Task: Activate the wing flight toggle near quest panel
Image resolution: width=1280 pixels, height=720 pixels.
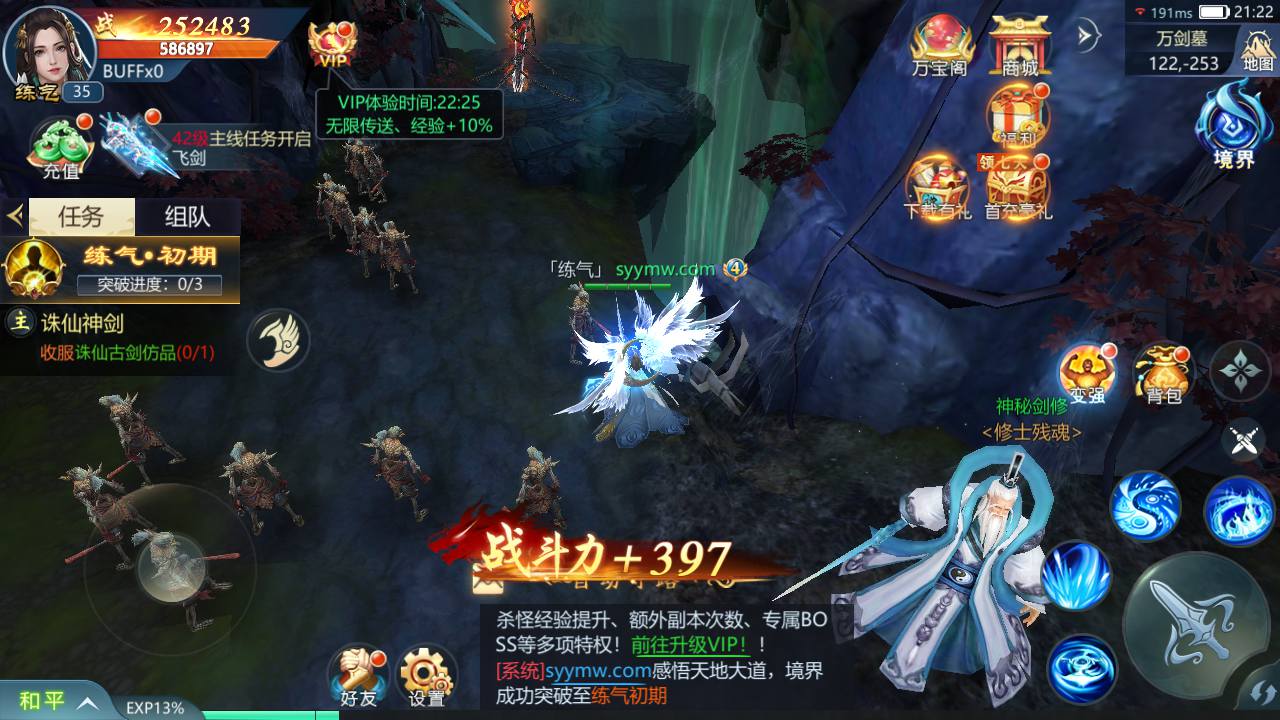Action: click(x=277, y=340)
